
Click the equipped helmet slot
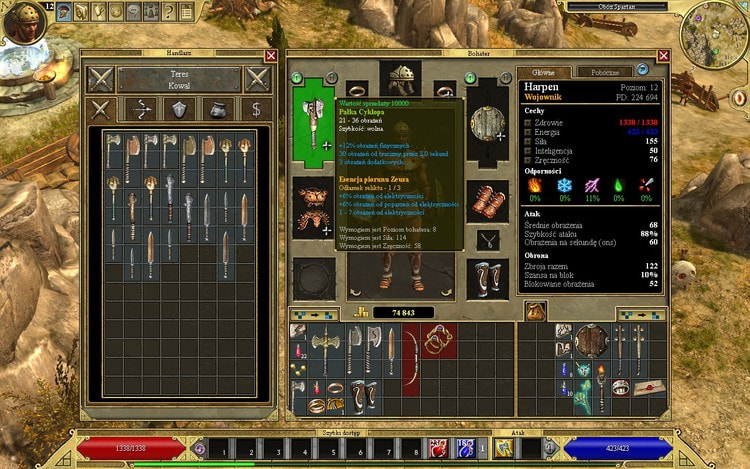[400, 79]
